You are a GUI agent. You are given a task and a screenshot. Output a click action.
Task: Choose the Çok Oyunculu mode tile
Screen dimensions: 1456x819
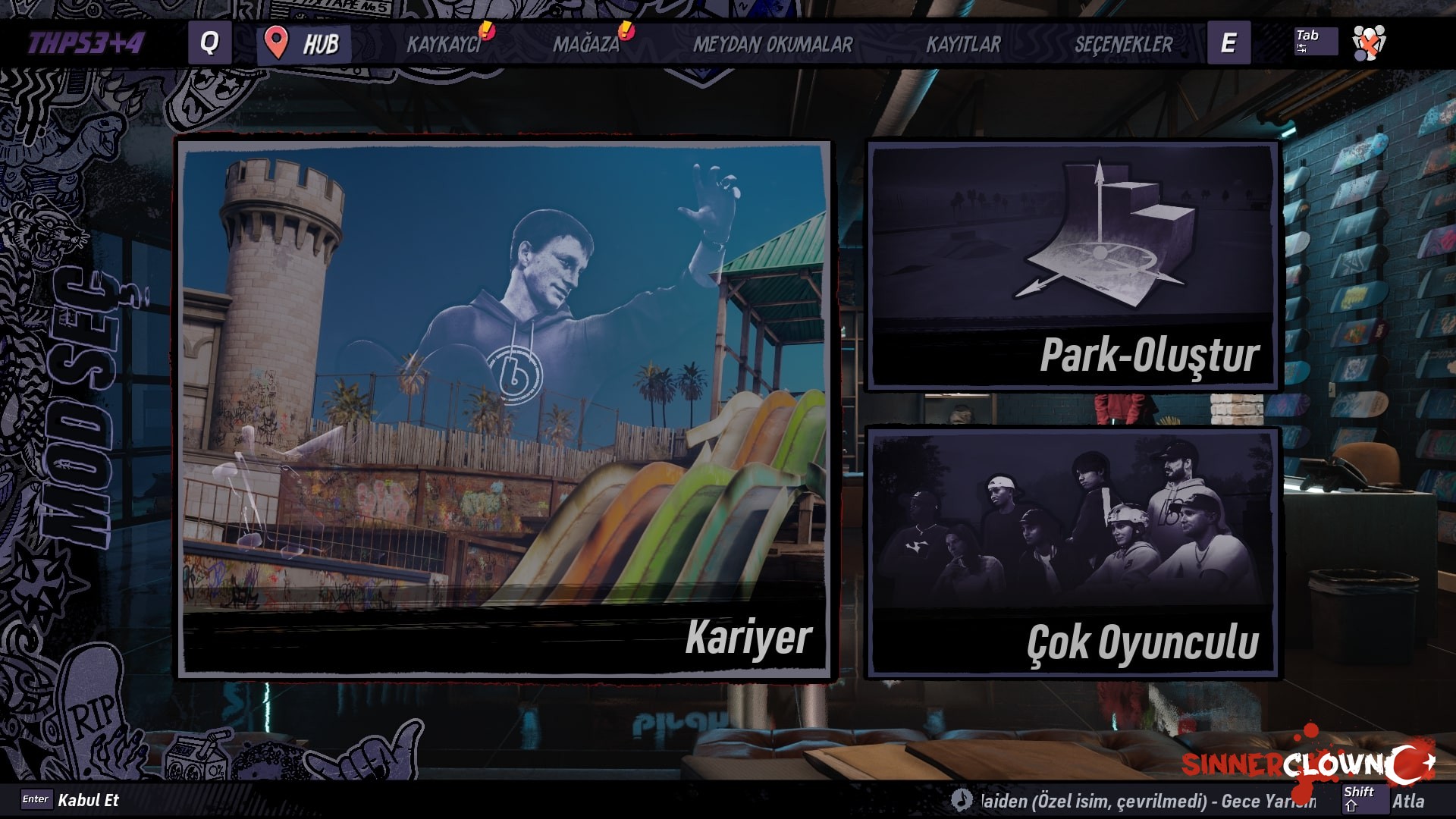tap(1072, 552)
